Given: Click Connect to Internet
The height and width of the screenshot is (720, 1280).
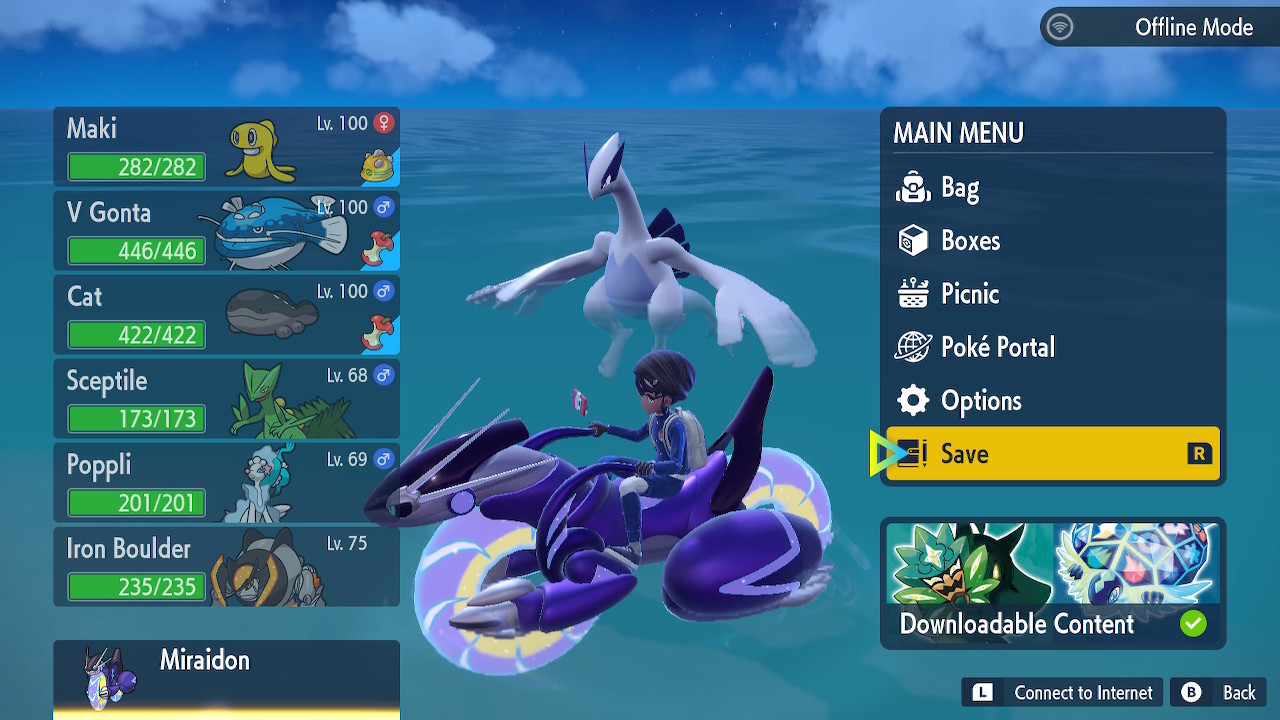Looking at the screenshot, I should point(1063,692).
